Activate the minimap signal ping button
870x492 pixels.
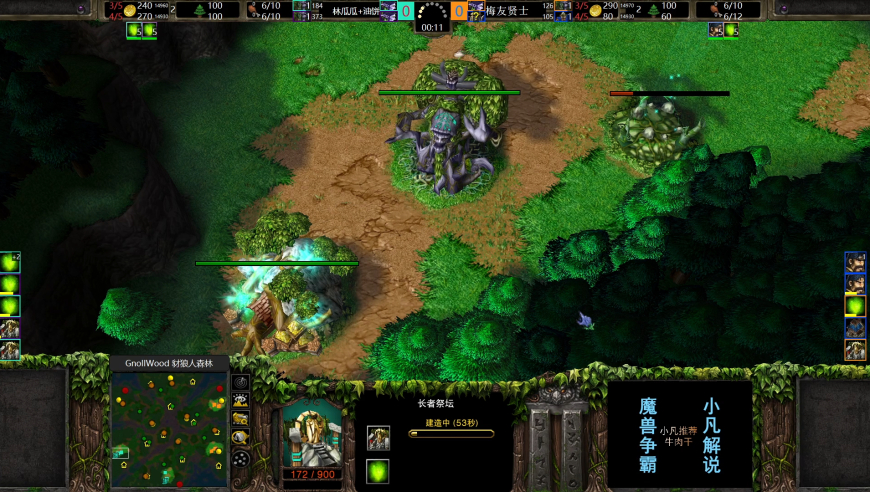click(x=241, y=381)
